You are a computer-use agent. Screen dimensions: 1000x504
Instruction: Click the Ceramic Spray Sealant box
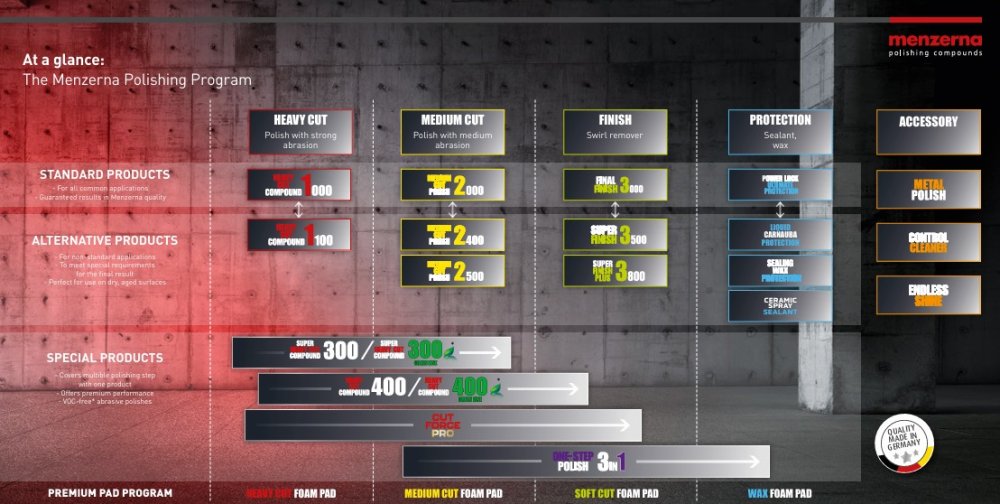click(x=780, y=305)
